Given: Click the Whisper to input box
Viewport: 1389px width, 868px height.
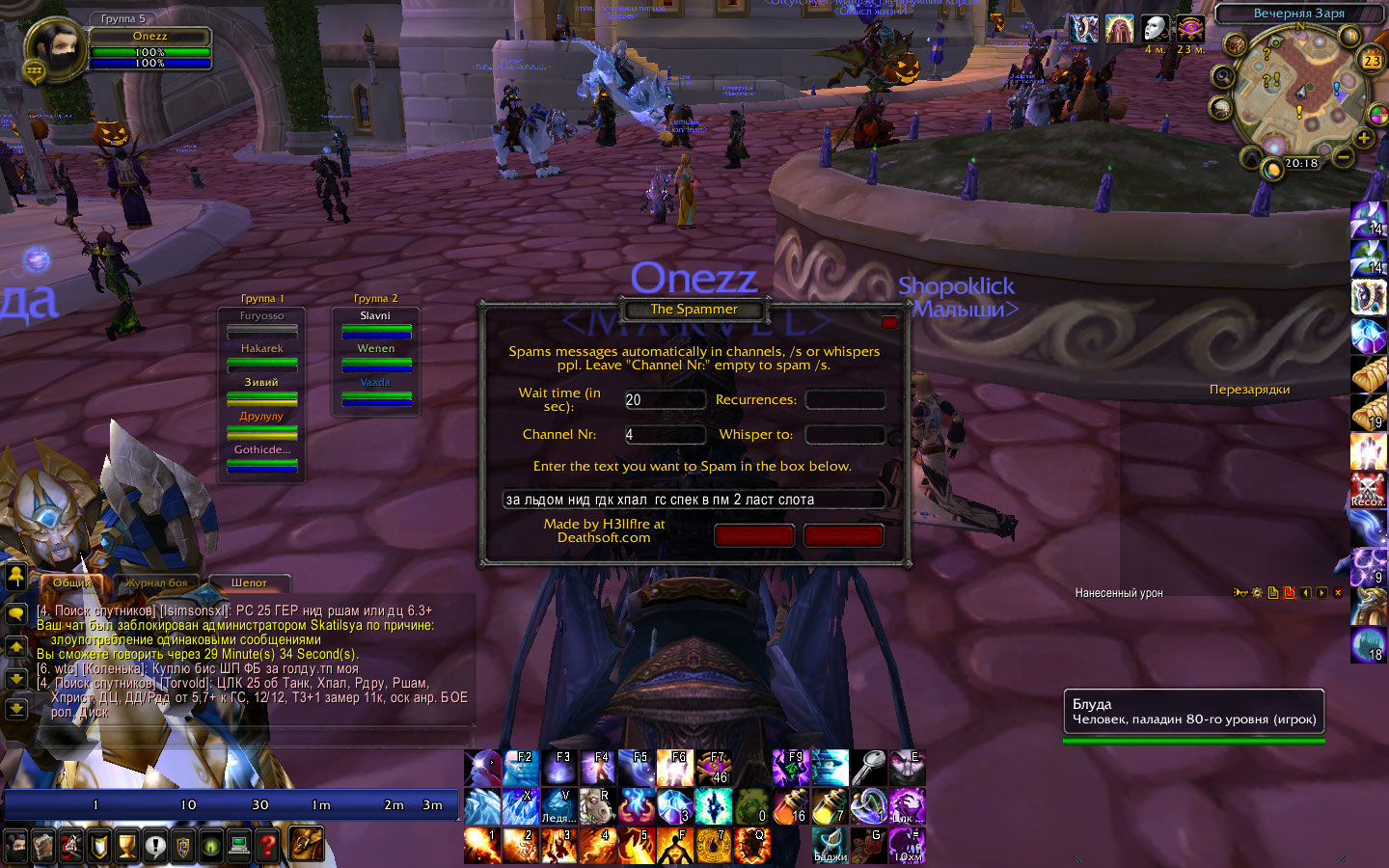Looking at the screenshot, I should tap(845, 435).
